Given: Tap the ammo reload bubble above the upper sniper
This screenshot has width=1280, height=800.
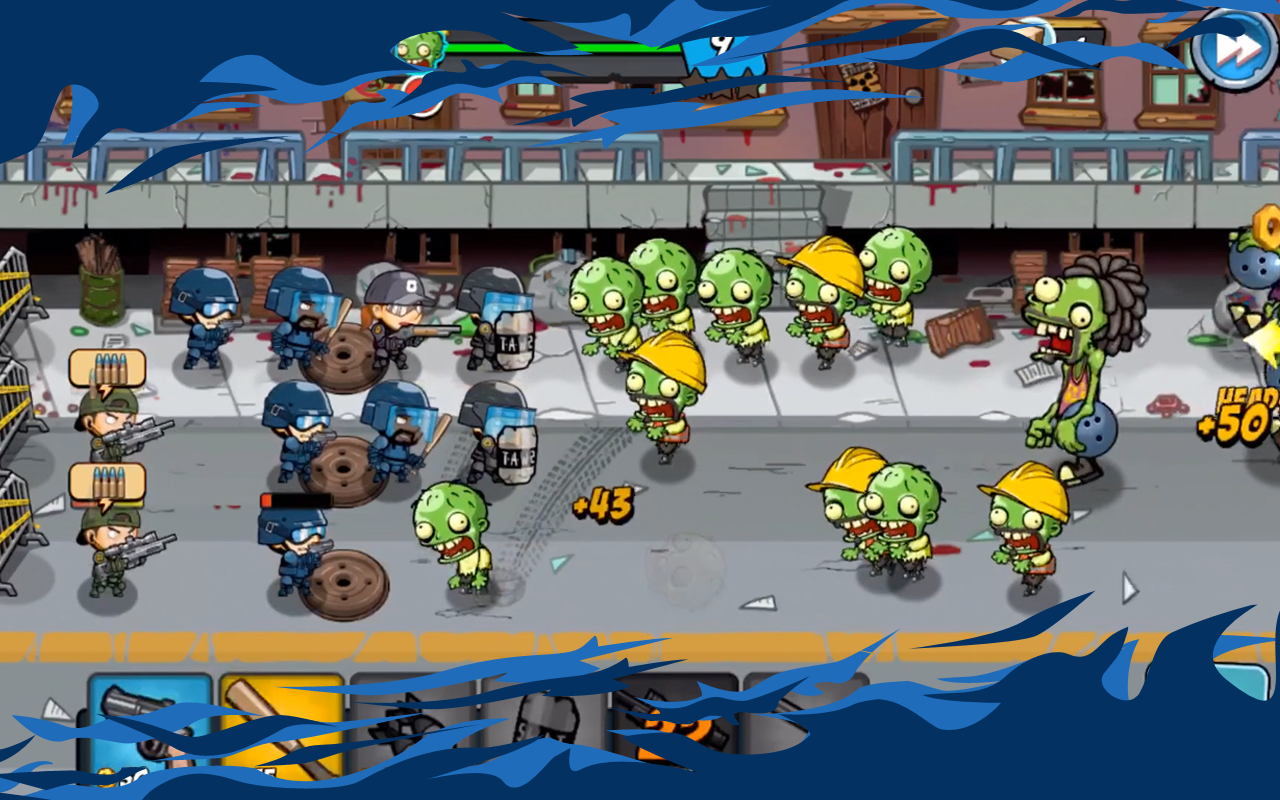Looking at the screenshot, I should 107,367.
